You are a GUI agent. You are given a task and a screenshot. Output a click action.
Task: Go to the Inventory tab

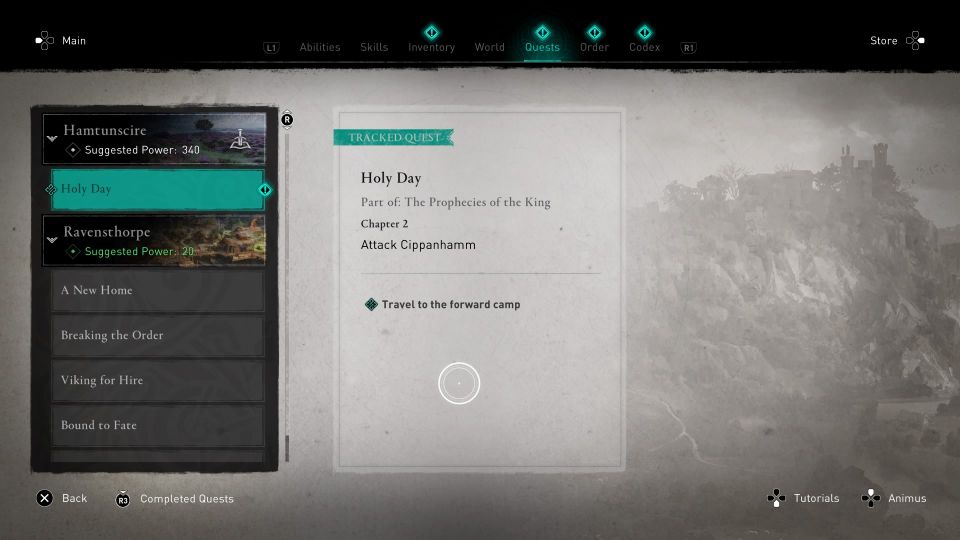(431, 47)
